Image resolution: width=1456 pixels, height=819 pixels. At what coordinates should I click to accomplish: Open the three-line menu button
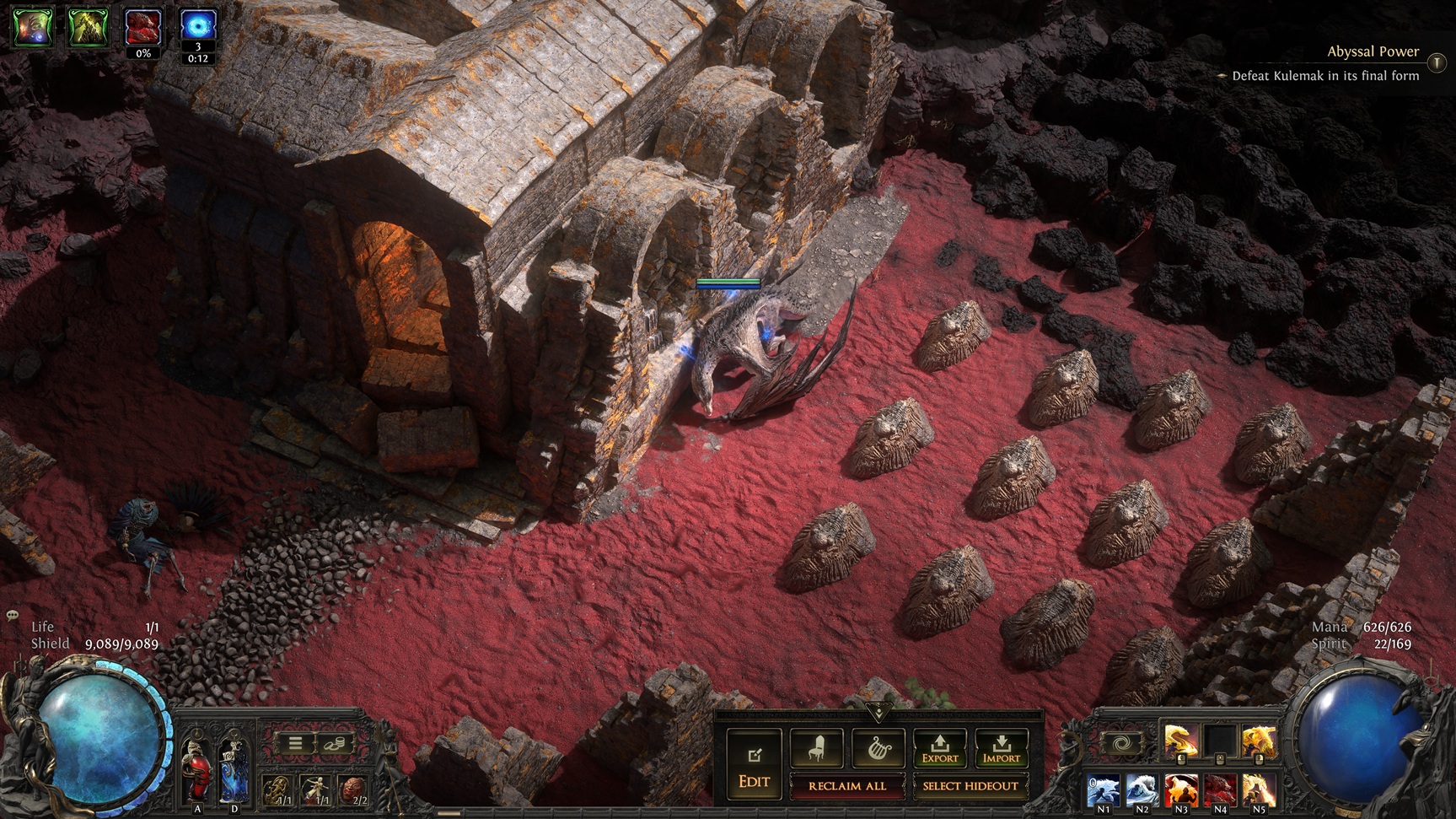point(295,744)
